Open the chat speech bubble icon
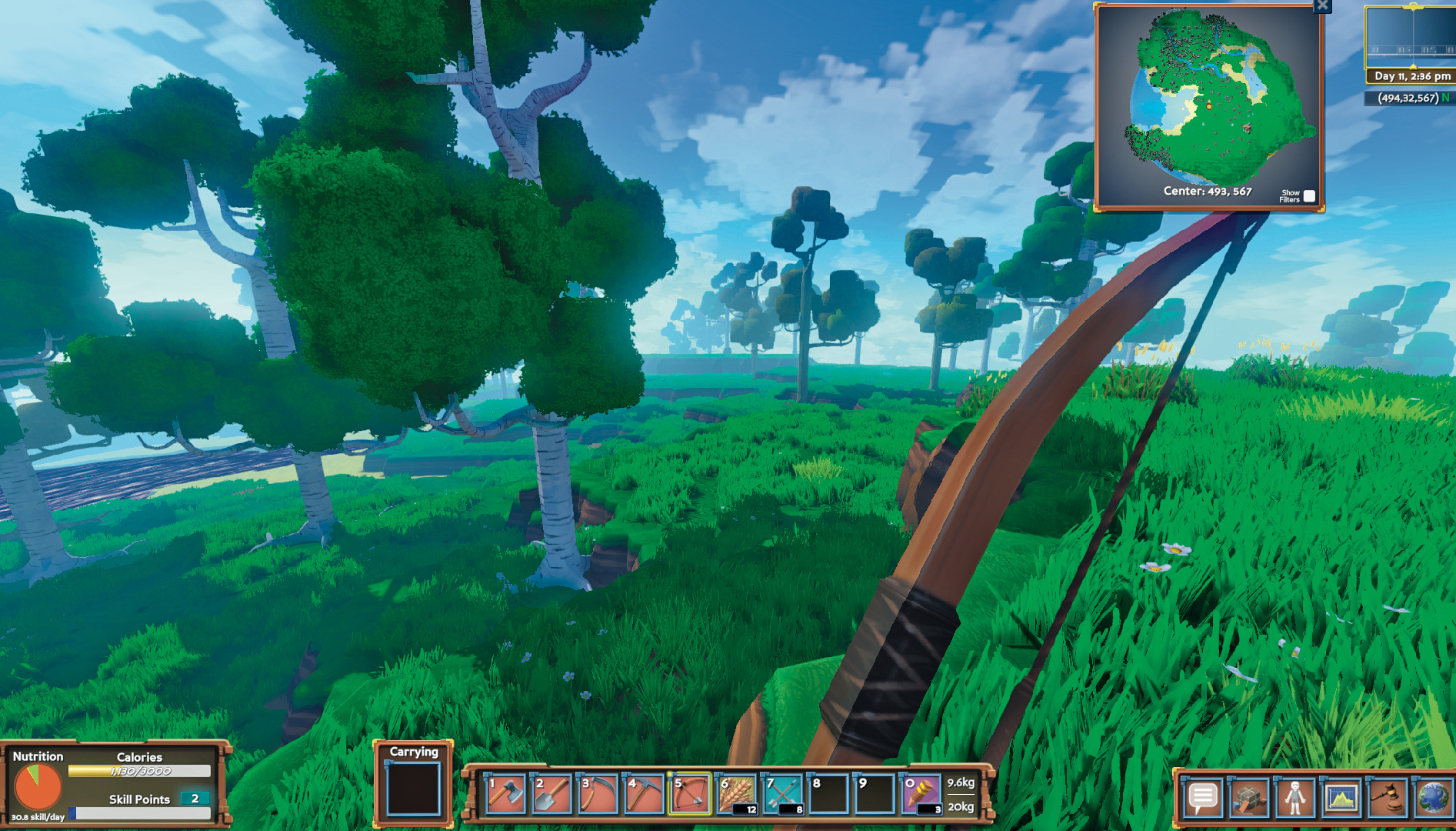The height and width of the screenshot is (831, 1456). (1203, 798)
